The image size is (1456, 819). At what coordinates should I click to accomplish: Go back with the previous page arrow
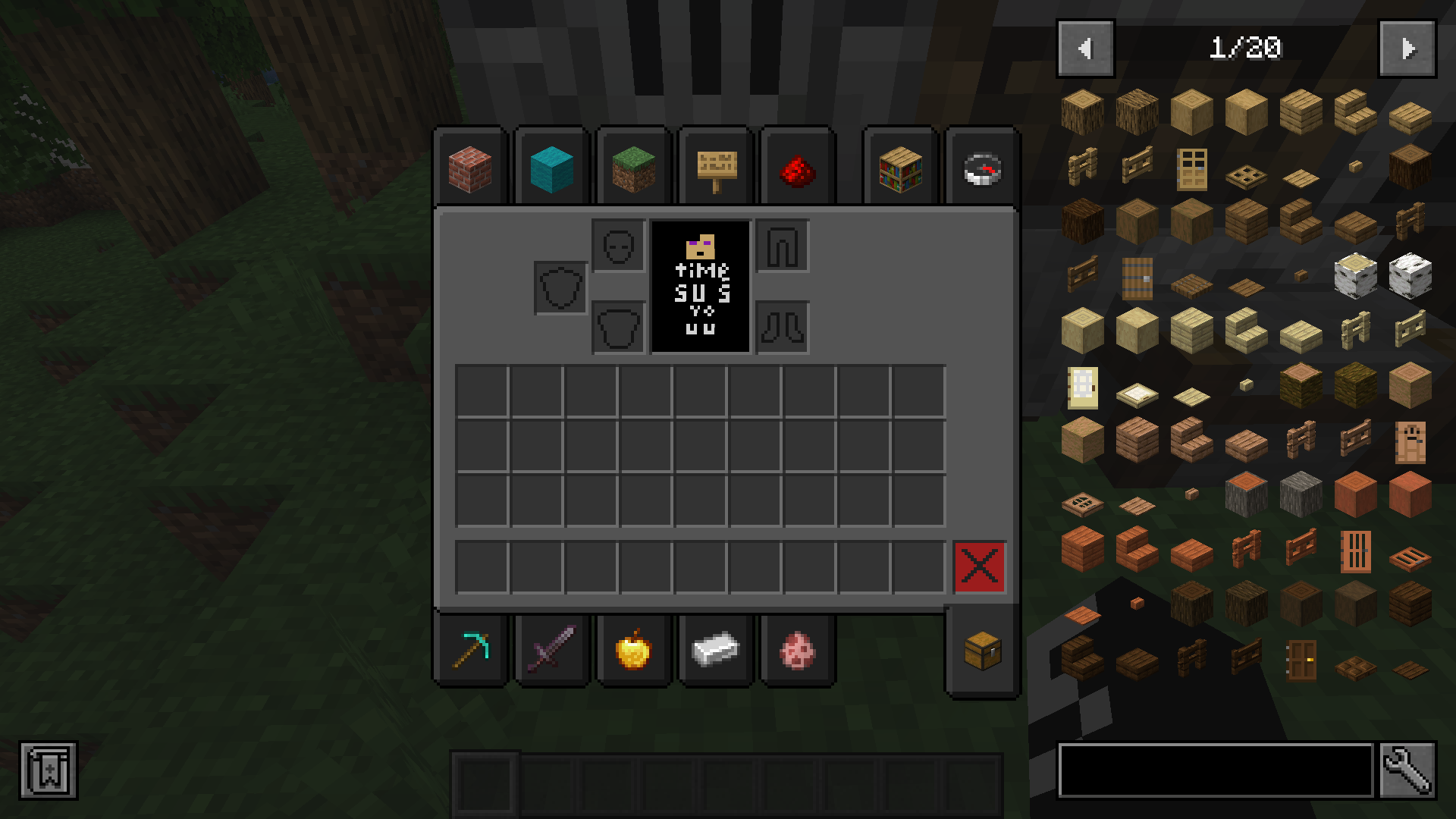click(1085, 49)
